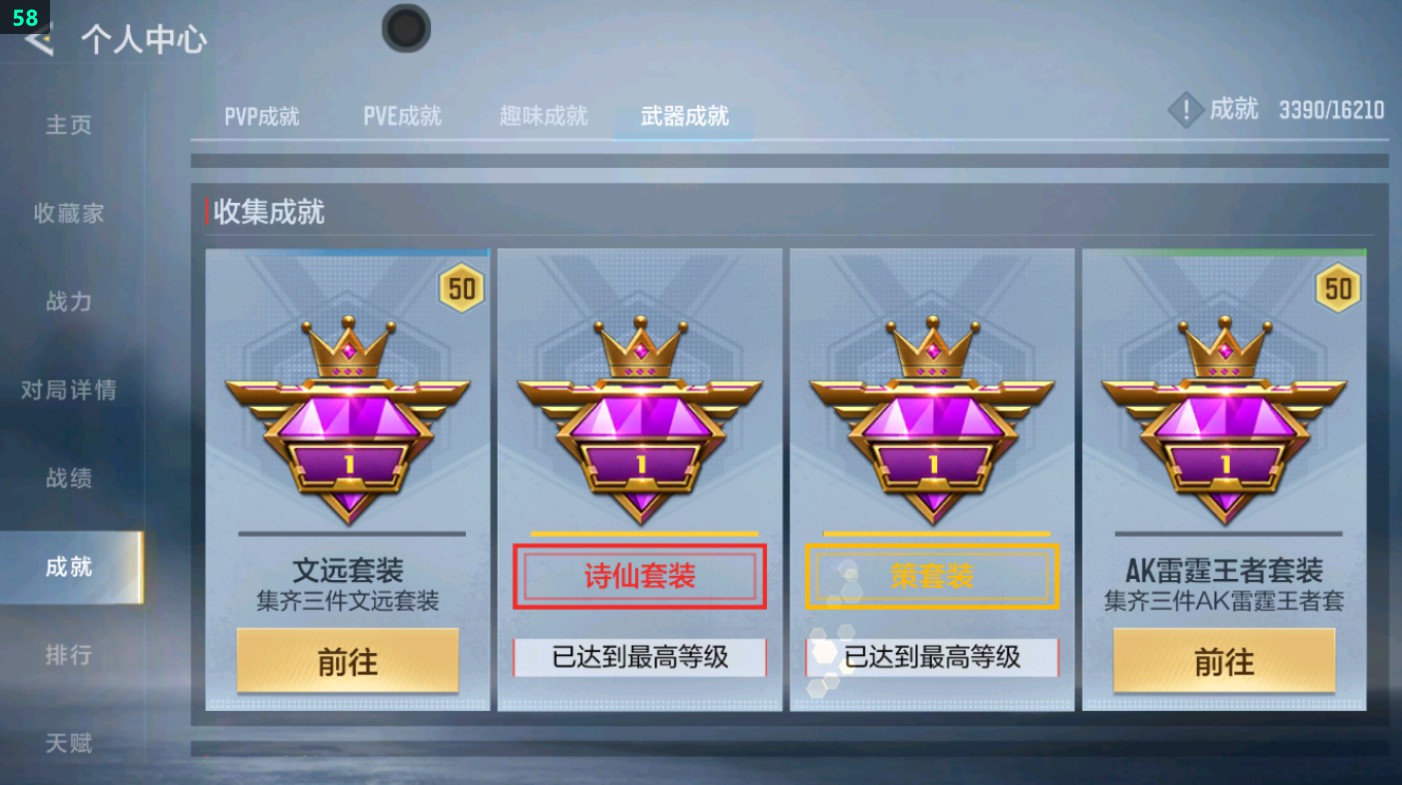This screenshot has width=1402, height=785.
Task: Select the 已达到最高等级 label under 诗仙套装
Action: pos(640,658)
